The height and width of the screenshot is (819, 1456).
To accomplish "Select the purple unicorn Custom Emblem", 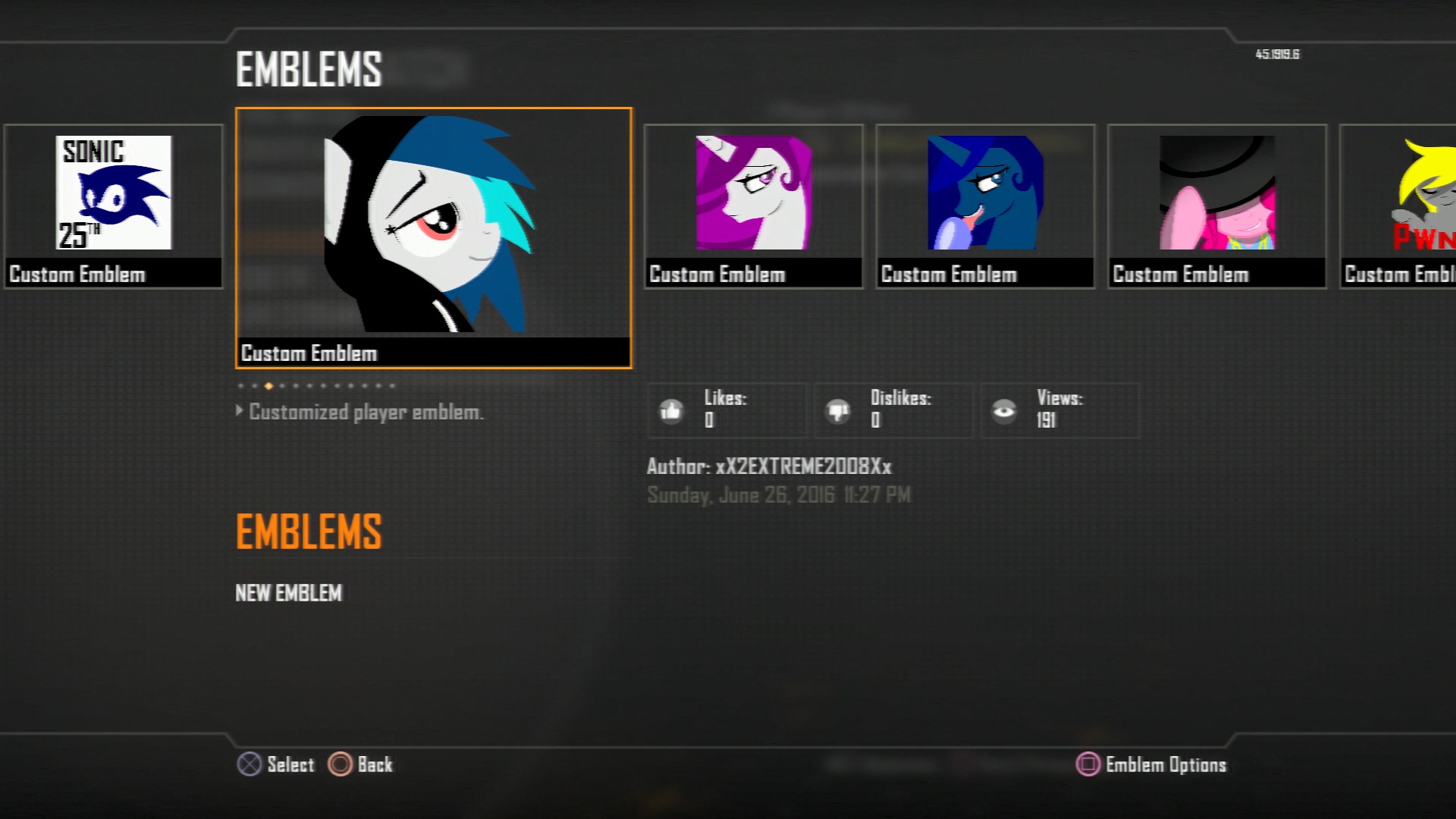I will pos(752,193).
